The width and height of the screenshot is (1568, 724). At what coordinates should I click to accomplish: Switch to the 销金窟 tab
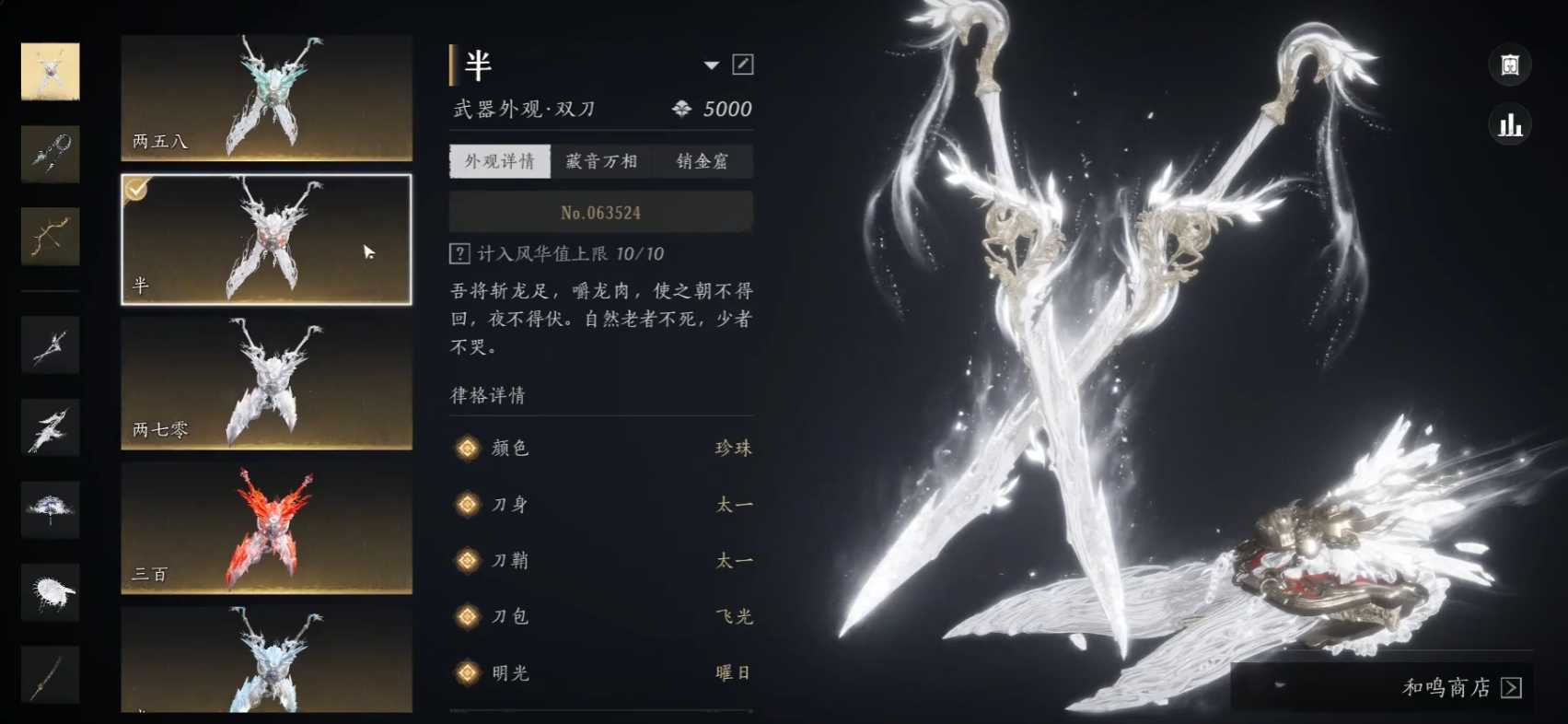pyautogui.click(x=703, y=160)
